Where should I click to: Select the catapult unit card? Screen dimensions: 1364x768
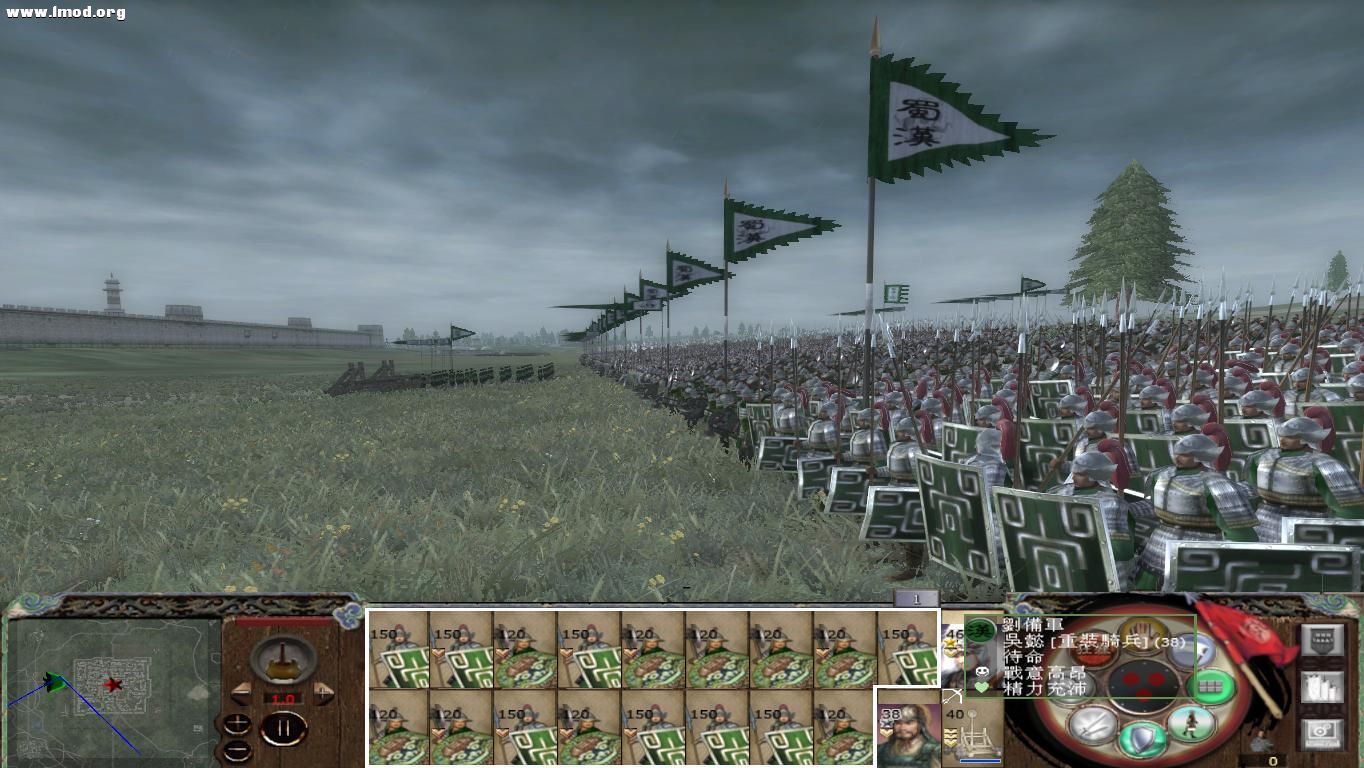pyautogui.click(x=974, y=734)
